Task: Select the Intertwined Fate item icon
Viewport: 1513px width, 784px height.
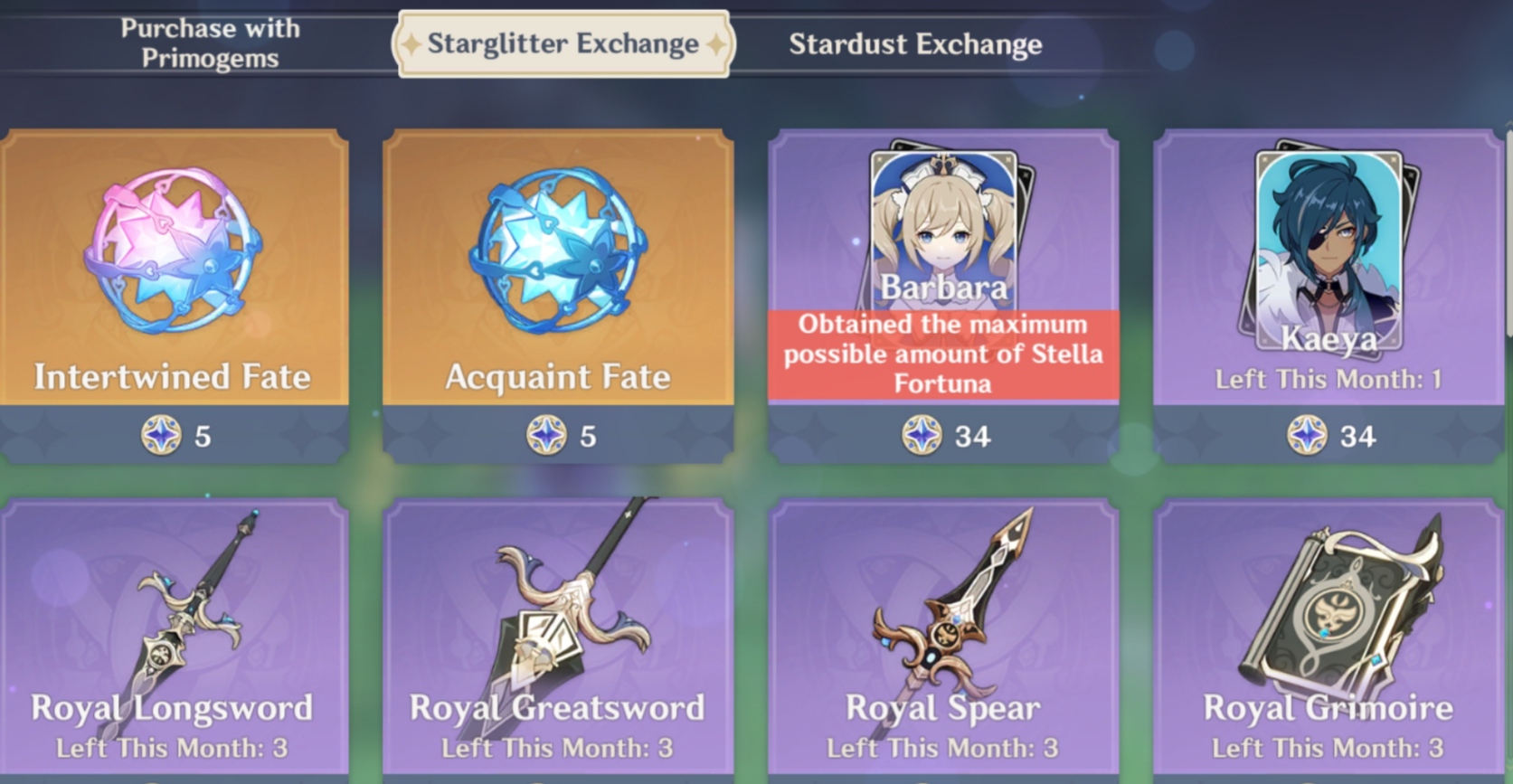Action: point(172,253)
